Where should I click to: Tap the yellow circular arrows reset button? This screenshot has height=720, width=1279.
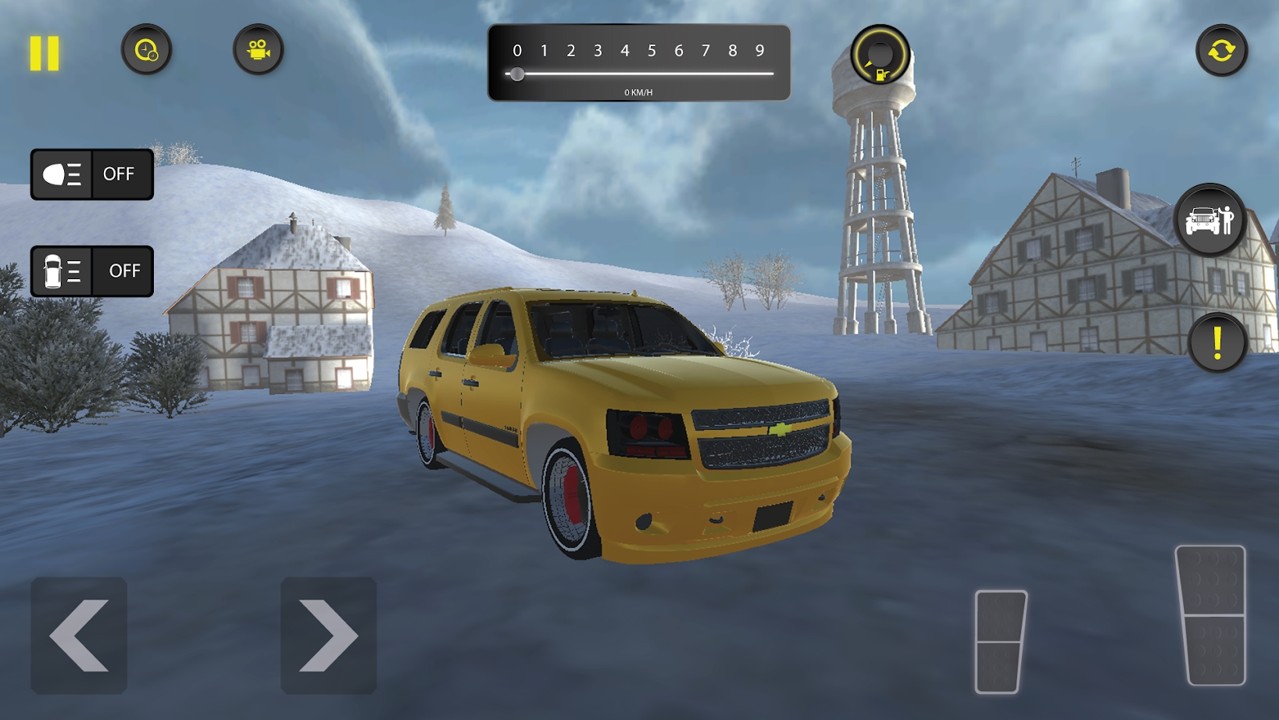1221,50
